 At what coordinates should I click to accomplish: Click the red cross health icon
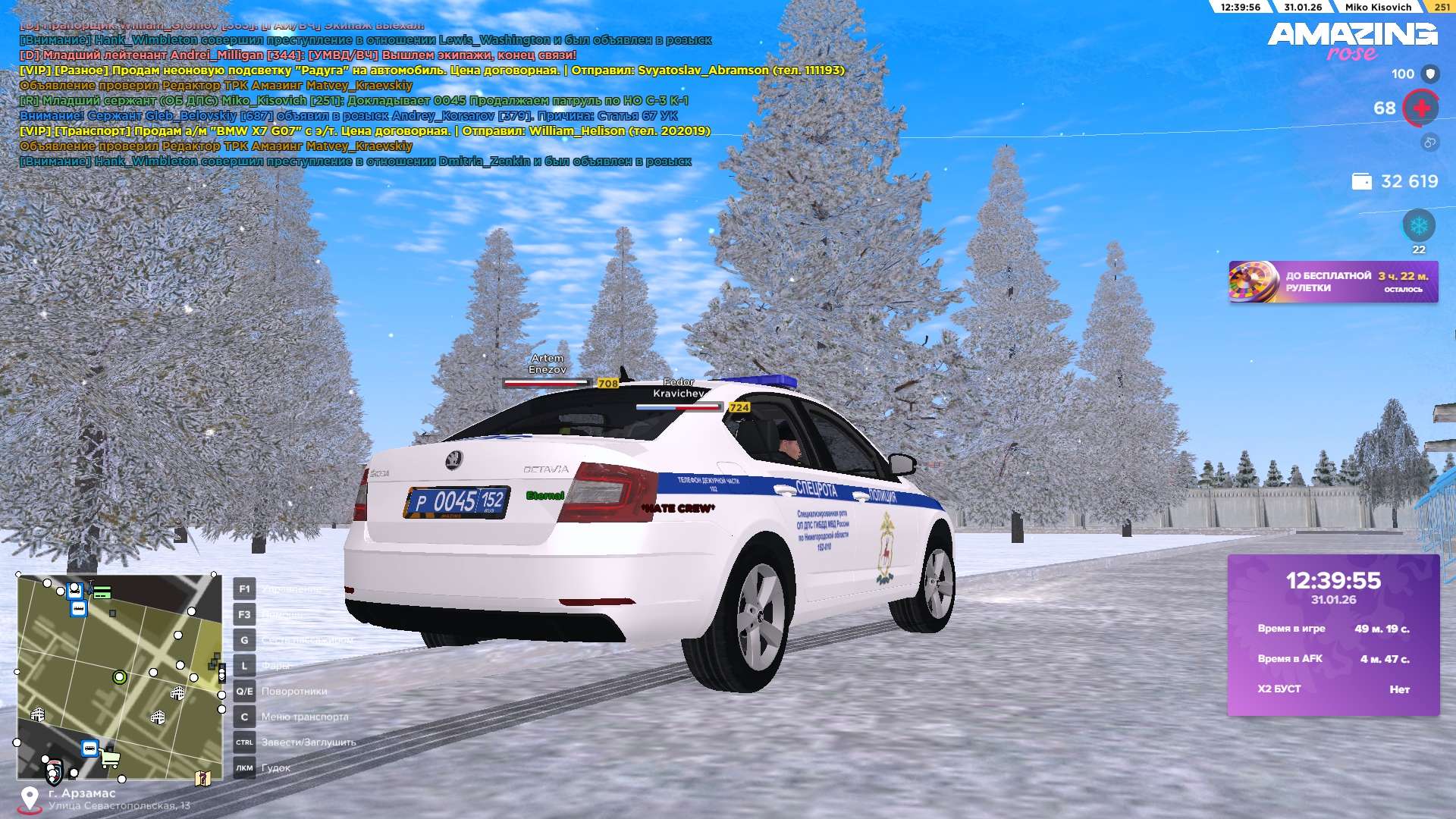point(1421,108)
